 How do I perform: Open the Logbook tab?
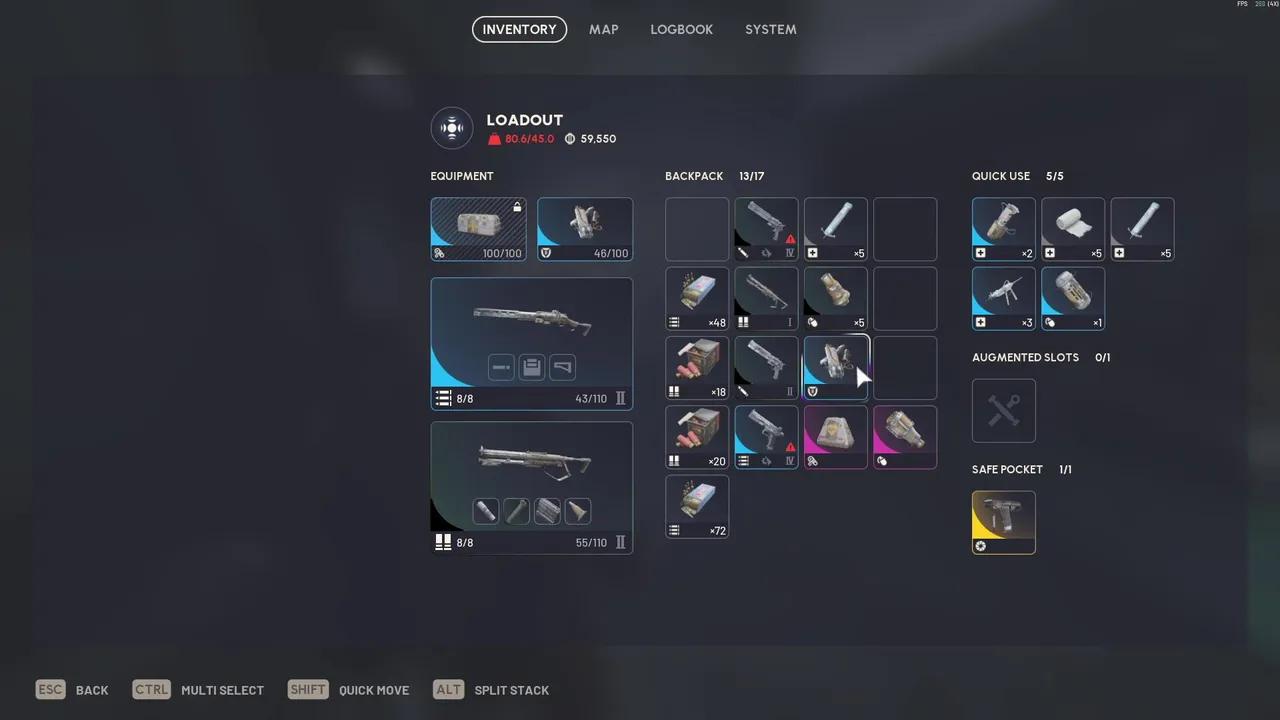point(681,29)
